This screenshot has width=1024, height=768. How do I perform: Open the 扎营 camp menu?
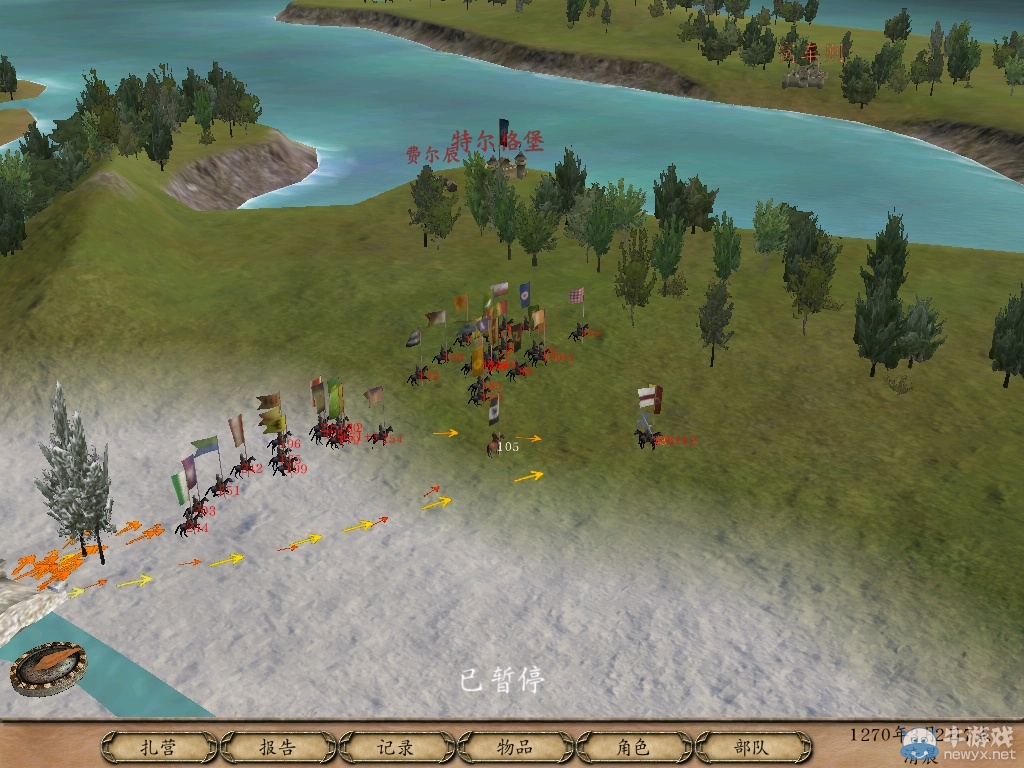tap(159, 747)
